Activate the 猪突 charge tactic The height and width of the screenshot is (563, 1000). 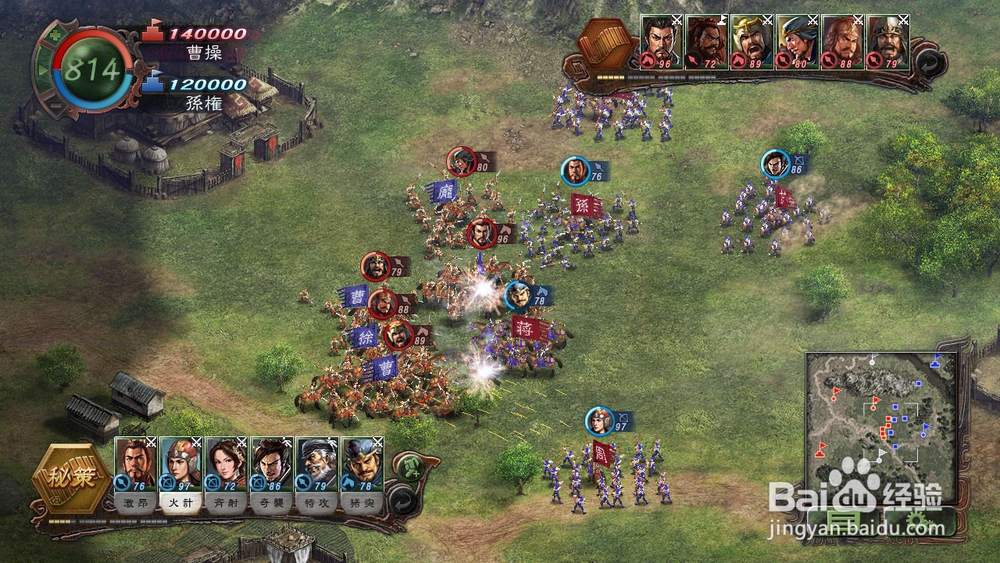tap(362, 504)
